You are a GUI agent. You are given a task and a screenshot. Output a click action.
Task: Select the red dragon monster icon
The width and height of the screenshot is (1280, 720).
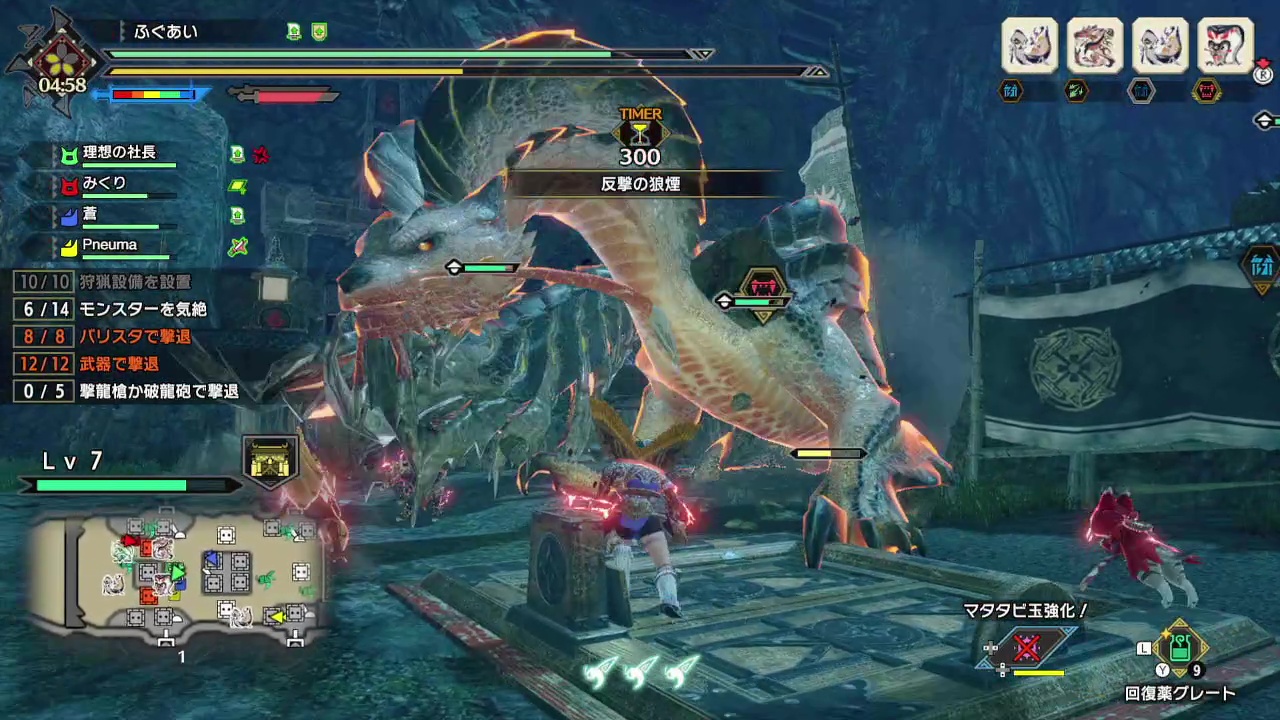[x=1094, y=44]
